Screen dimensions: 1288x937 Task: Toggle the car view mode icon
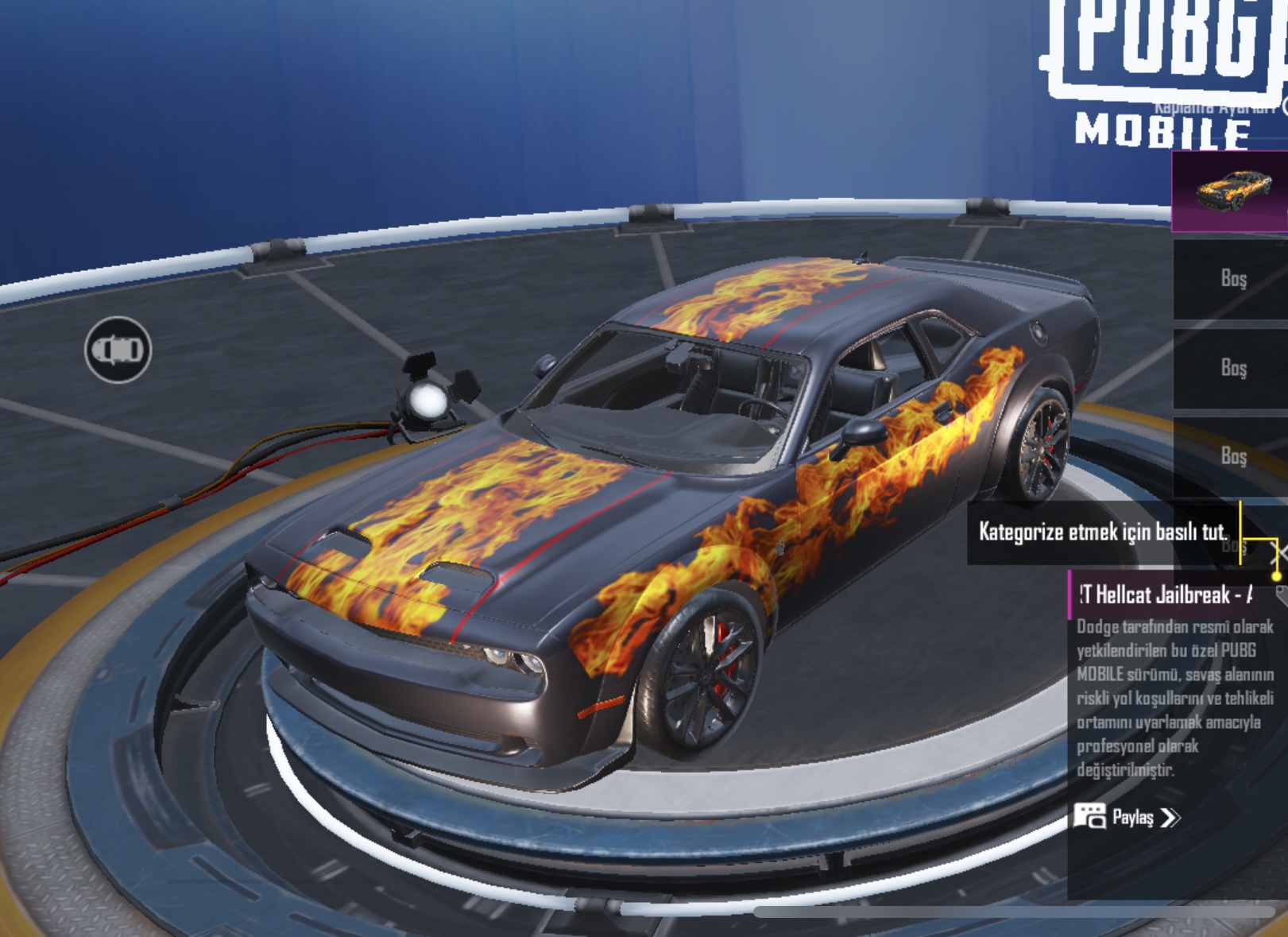[118, 350]
